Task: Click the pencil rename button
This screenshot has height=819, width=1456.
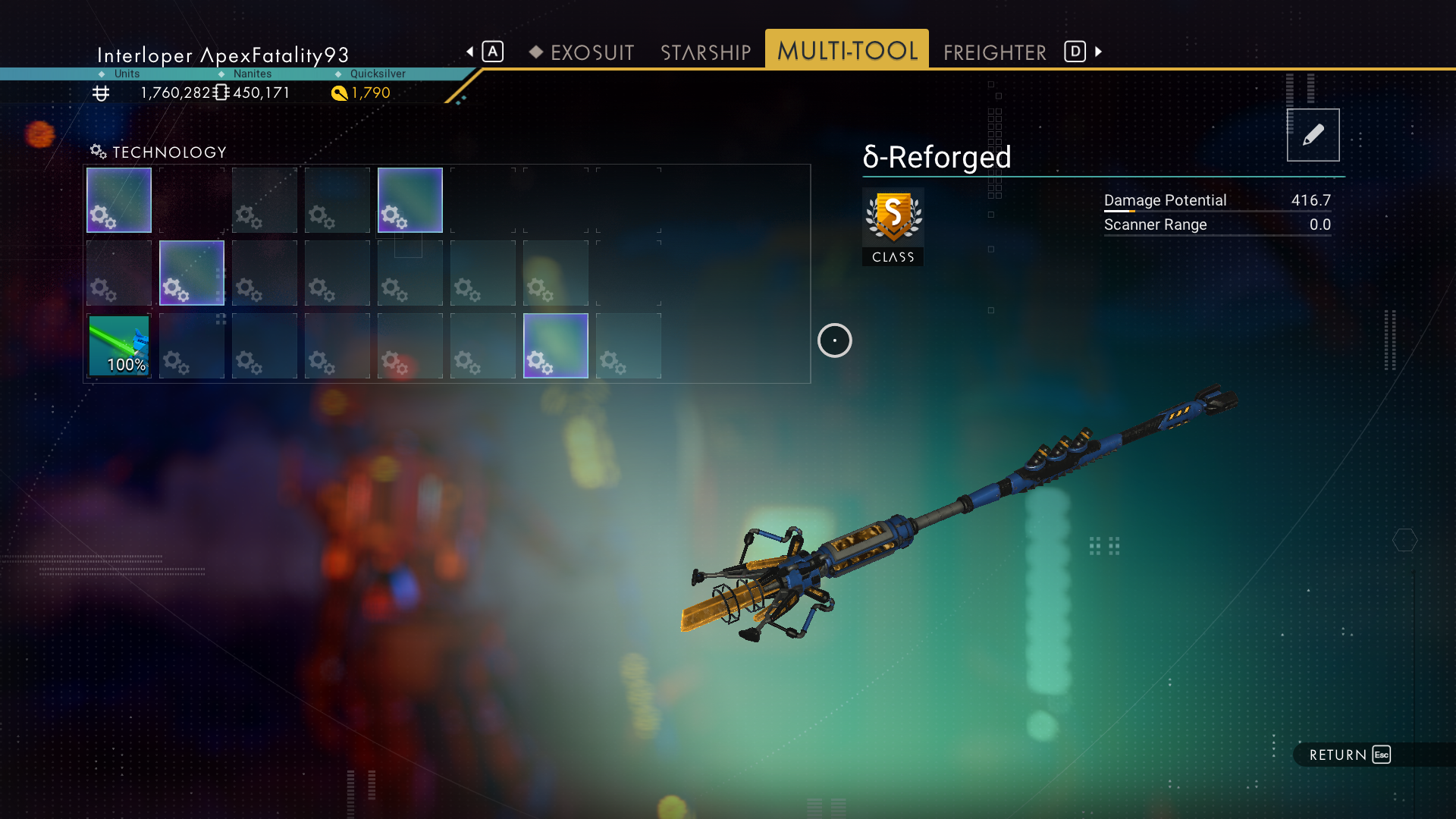Action: (1313, 135)
